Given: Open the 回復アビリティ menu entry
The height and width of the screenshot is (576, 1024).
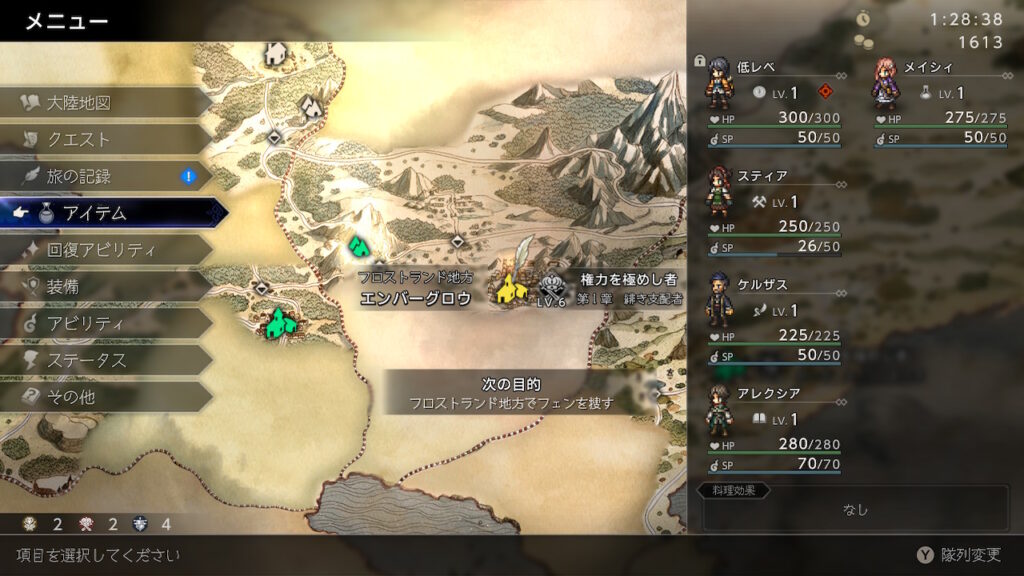Looking at the screenshot, I should [100, 249].
